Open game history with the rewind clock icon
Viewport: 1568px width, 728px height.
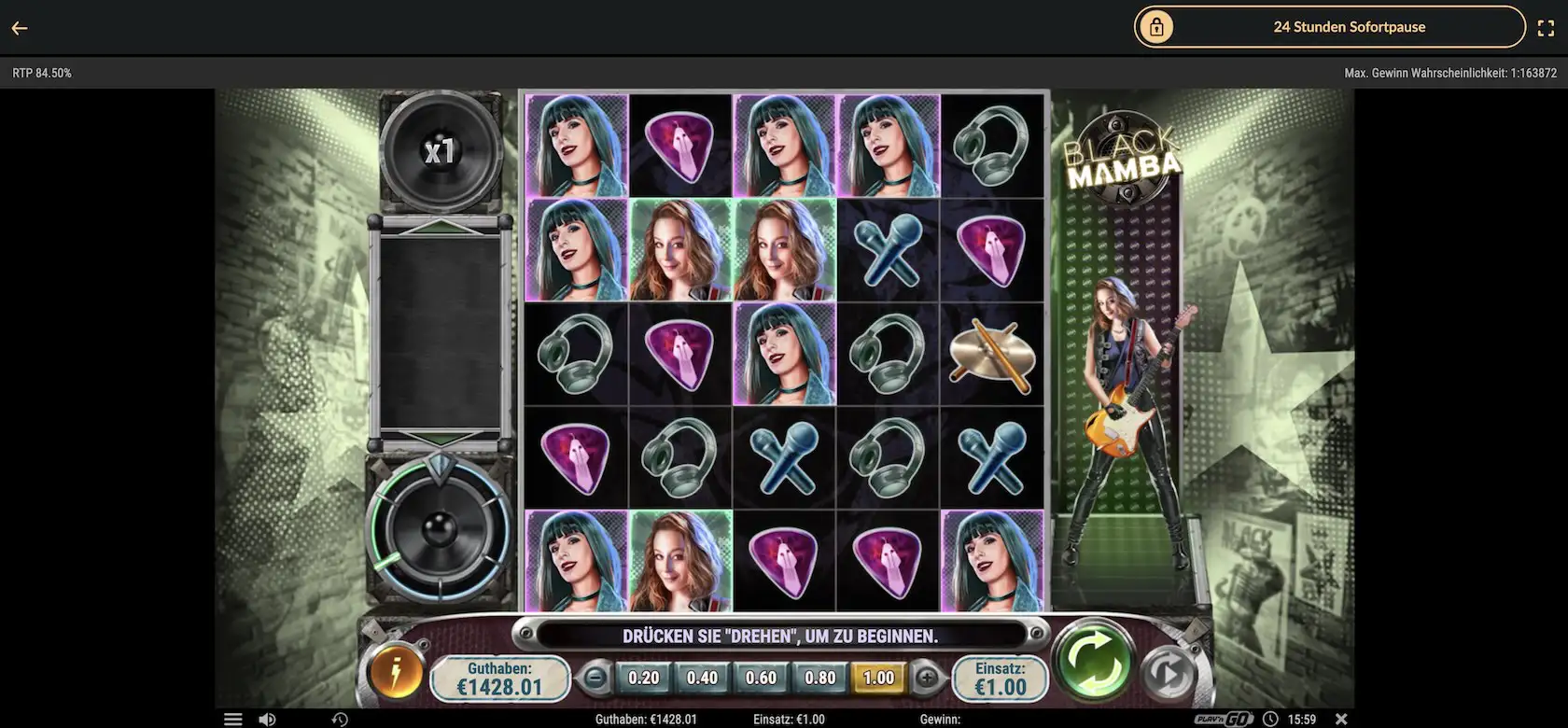pos(340,719)
